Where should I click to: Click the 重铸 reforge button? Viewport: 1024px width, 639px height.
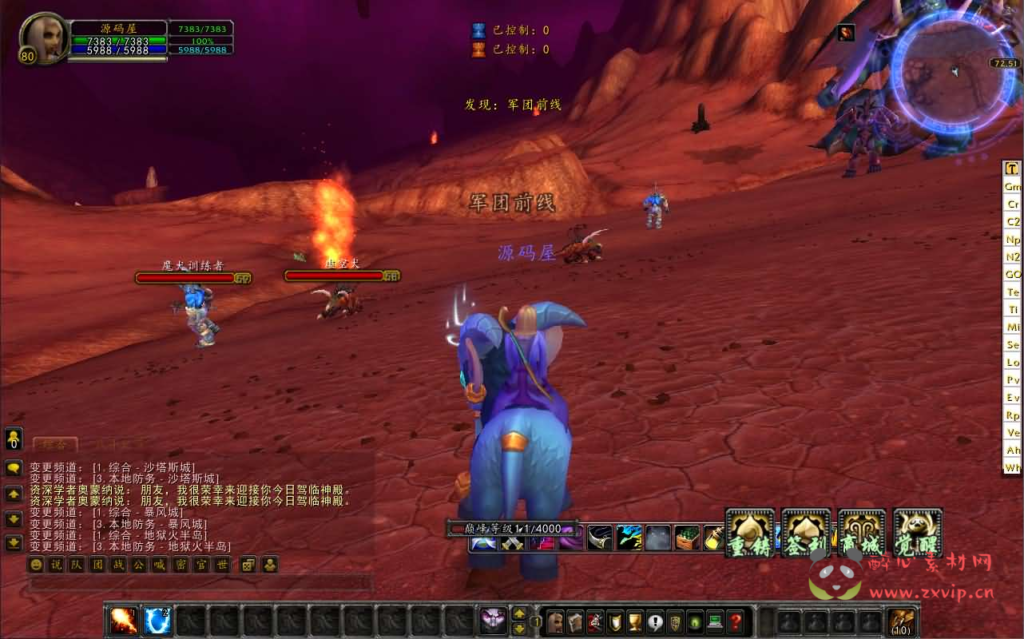(x=750, y=533)
